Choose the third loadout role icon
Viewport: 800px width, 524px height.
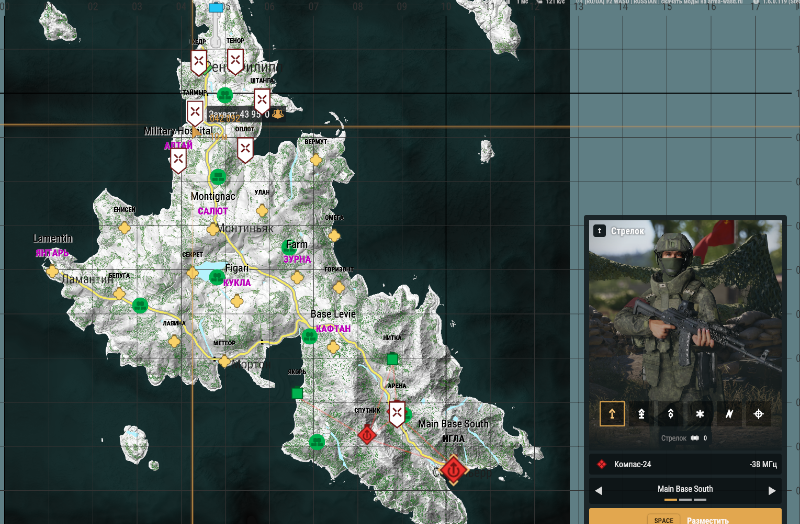pyautogui.click(x=670, y=414)
